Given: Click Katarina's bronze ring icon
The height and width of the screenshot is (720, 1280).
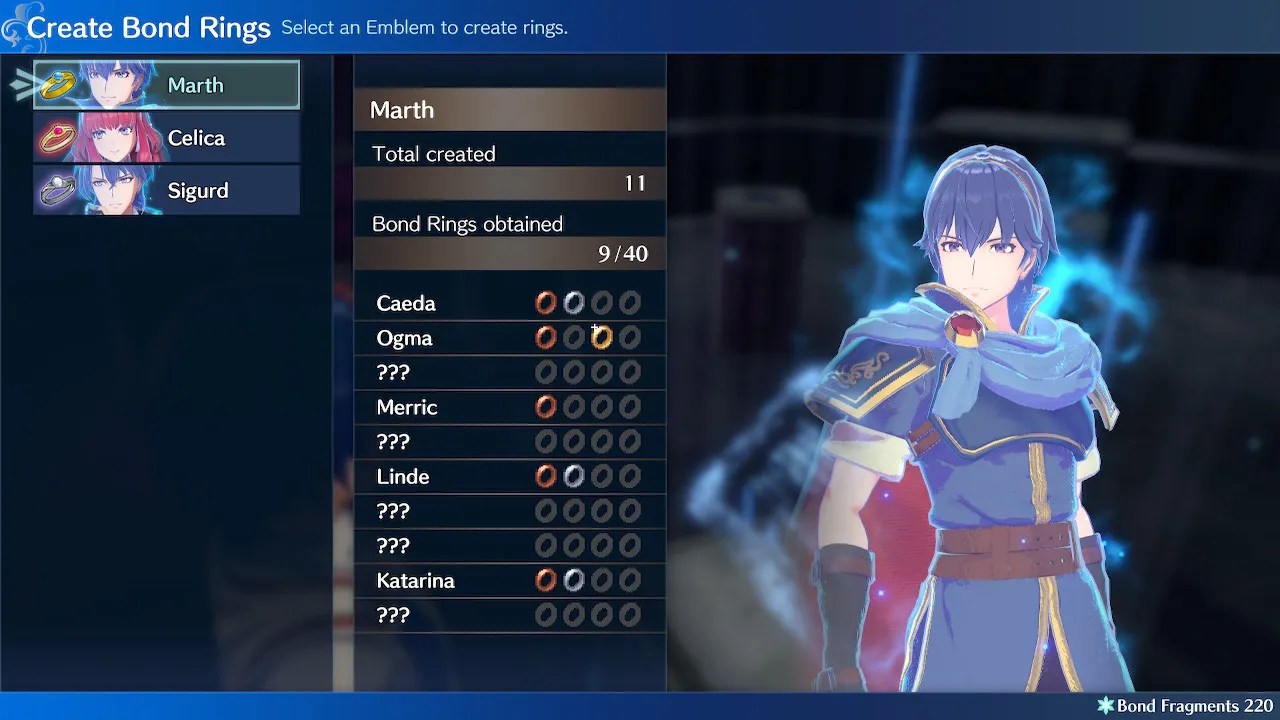Looking at the screenshot, I should (x=545, y=580).
